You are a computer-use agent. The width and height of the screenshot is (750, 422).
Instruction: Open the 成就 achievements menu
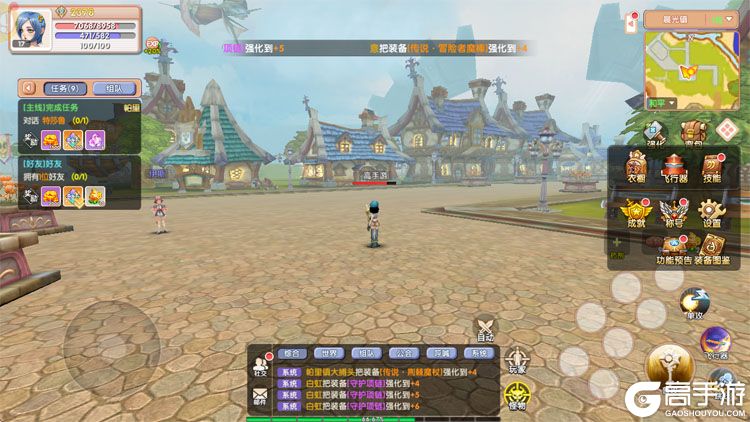[x=636, y=213]
